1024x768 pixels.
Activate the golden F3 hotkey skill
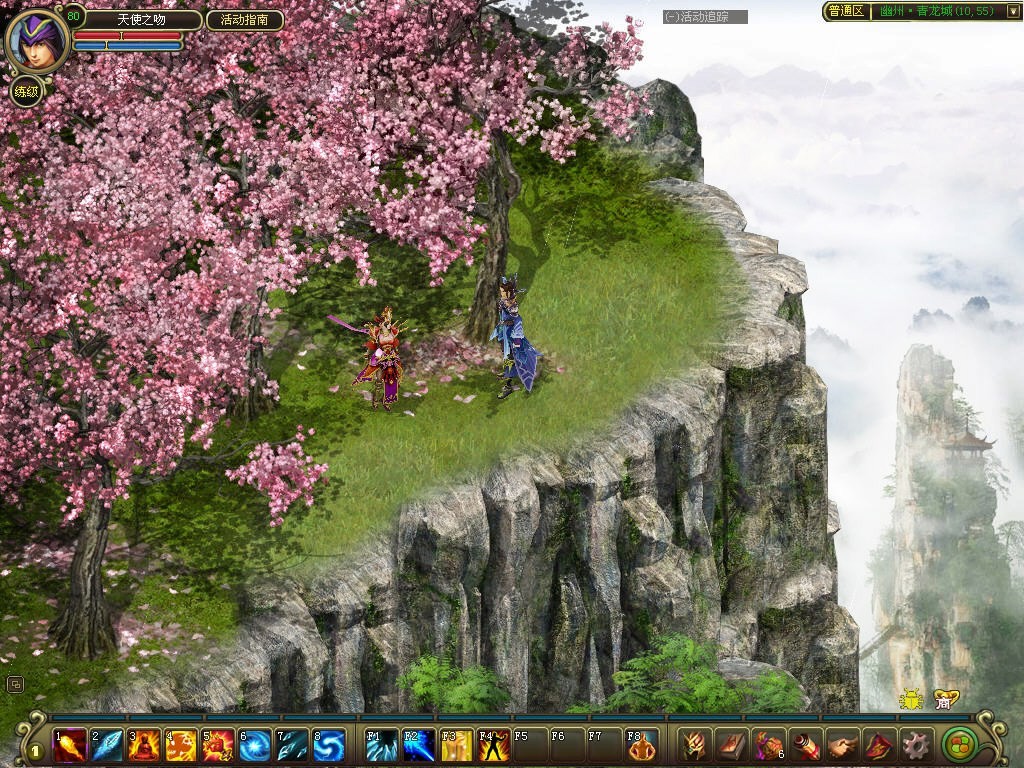456,745
